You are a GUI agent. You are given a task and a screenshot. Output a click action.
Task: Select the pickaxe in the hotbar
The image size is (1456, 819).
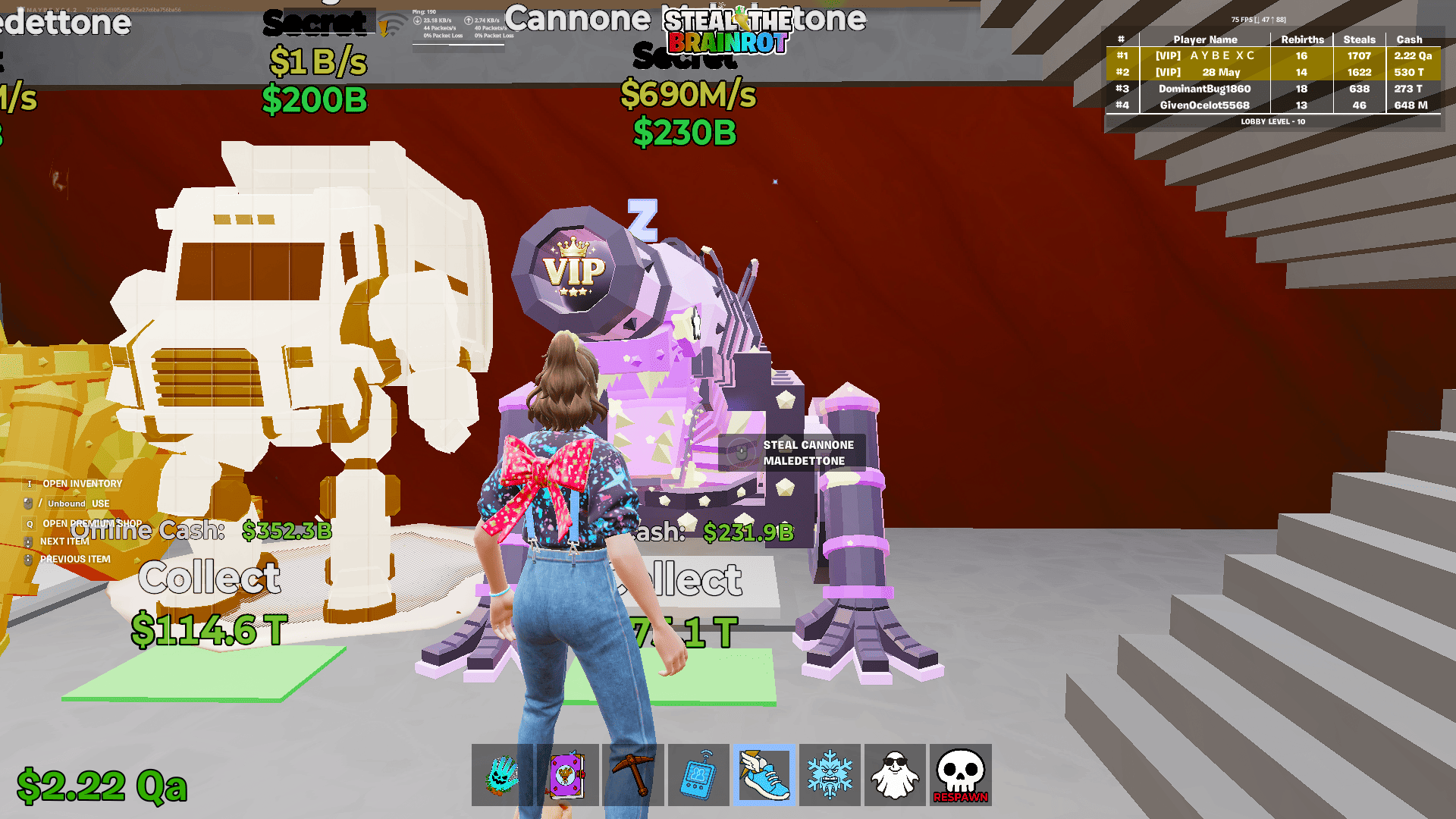tap(635, 774)
